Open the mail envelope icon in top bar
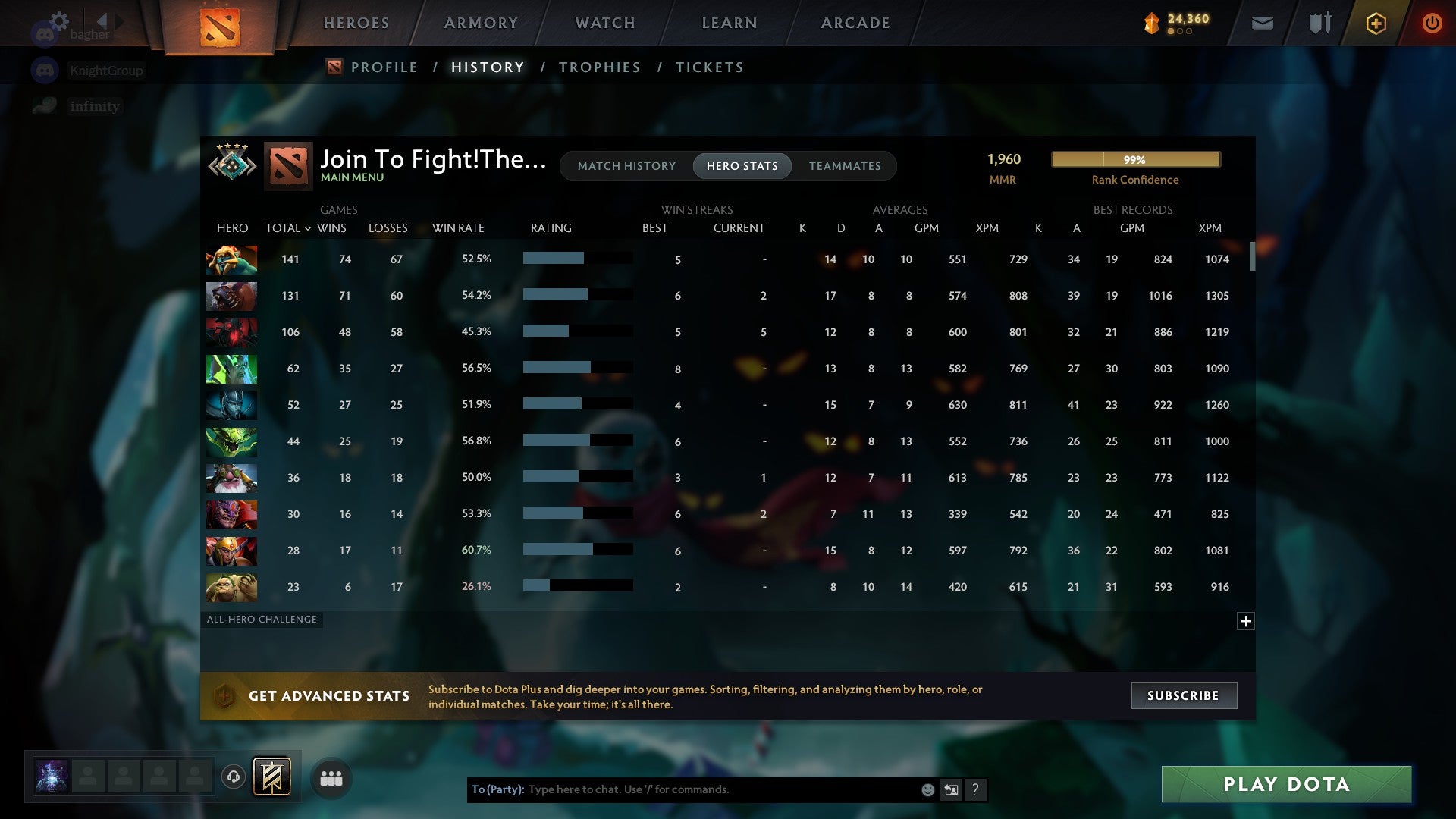Screen dimensions: 1456x819 point(1261,23)
